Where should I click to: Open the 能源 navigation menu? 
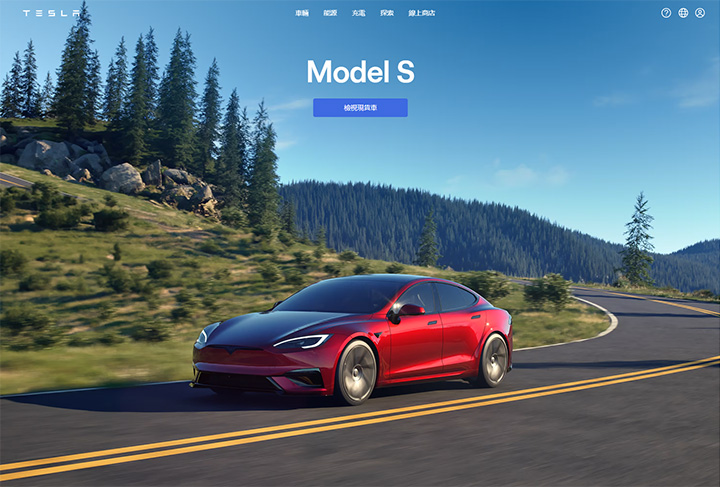[x=330, y=13]
